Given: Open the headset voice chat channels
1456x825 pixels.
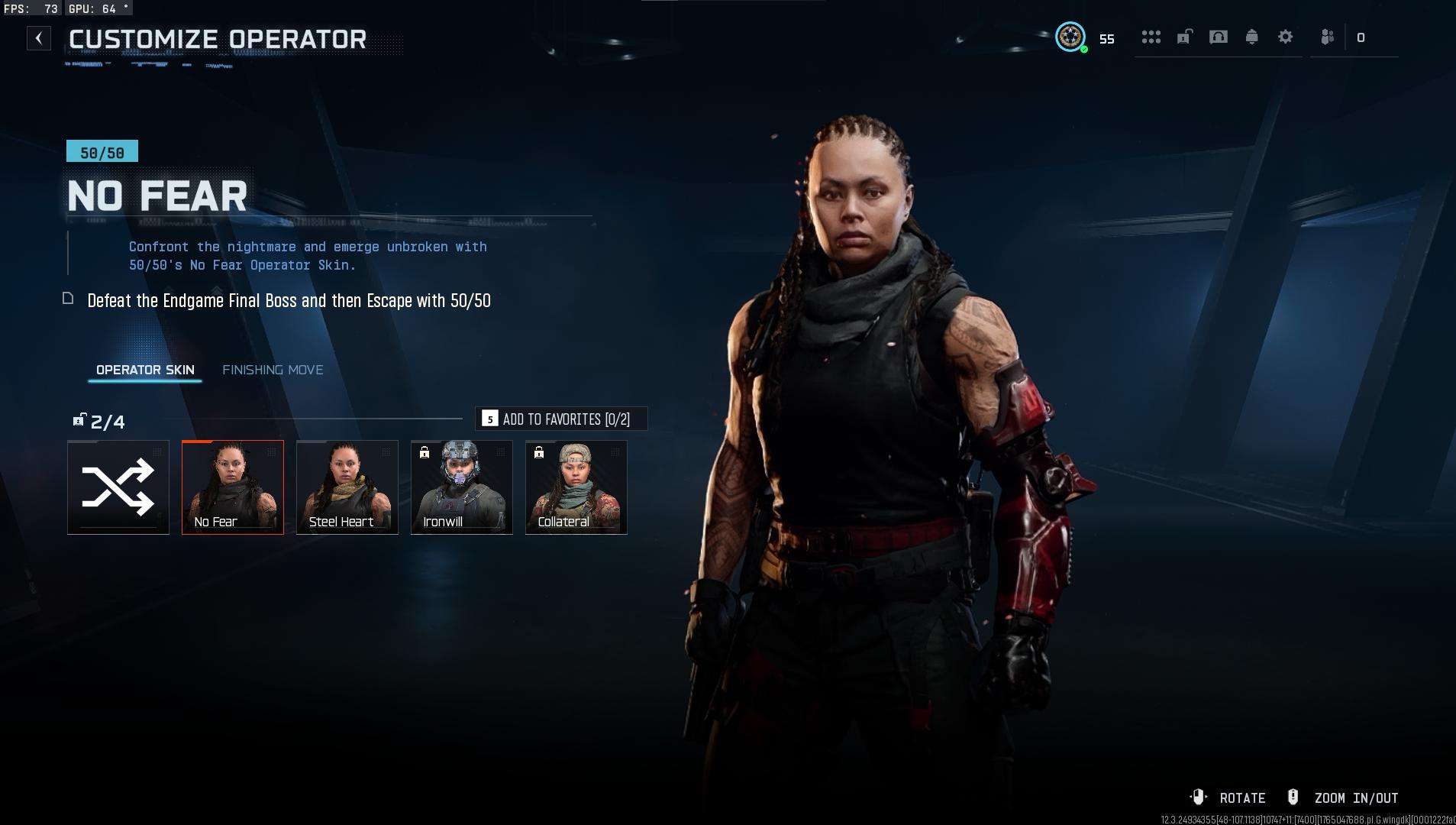Looking at the screenshot, I should (1219, 37).
